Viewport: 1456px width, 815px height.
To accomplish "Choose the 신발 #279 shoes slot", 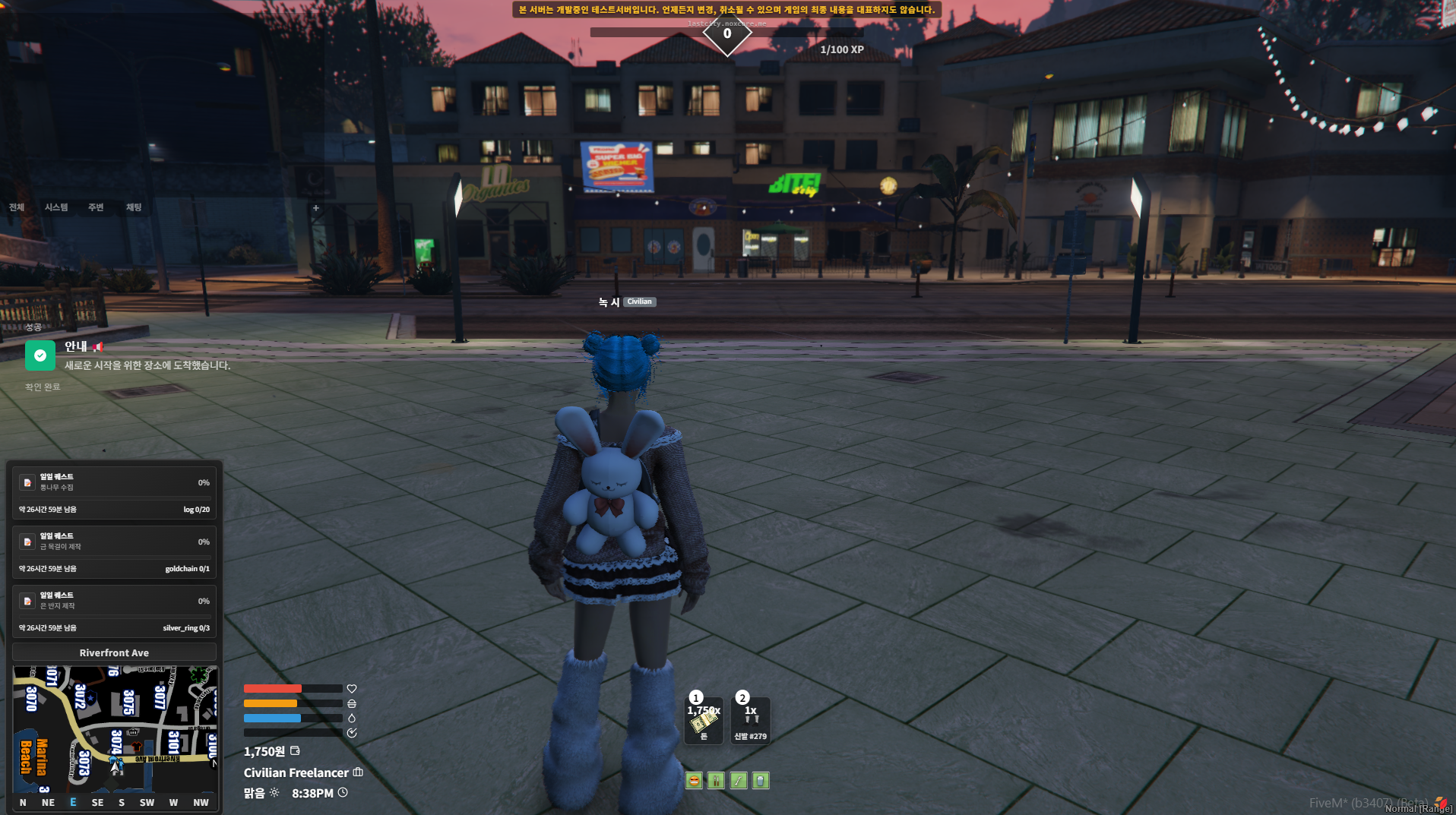I will 751,720.
